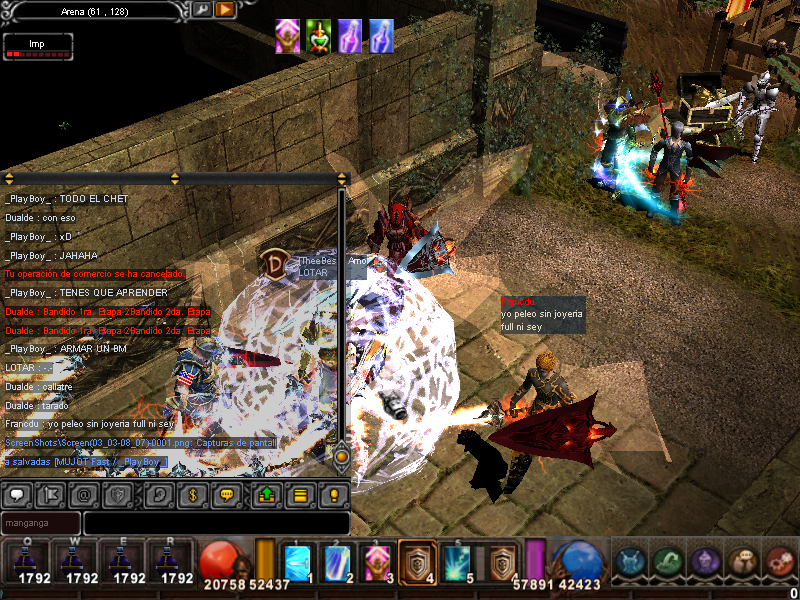Open the red gears system menu
Viewport: 800px width, 600px height.
click(x=779, y=562)
